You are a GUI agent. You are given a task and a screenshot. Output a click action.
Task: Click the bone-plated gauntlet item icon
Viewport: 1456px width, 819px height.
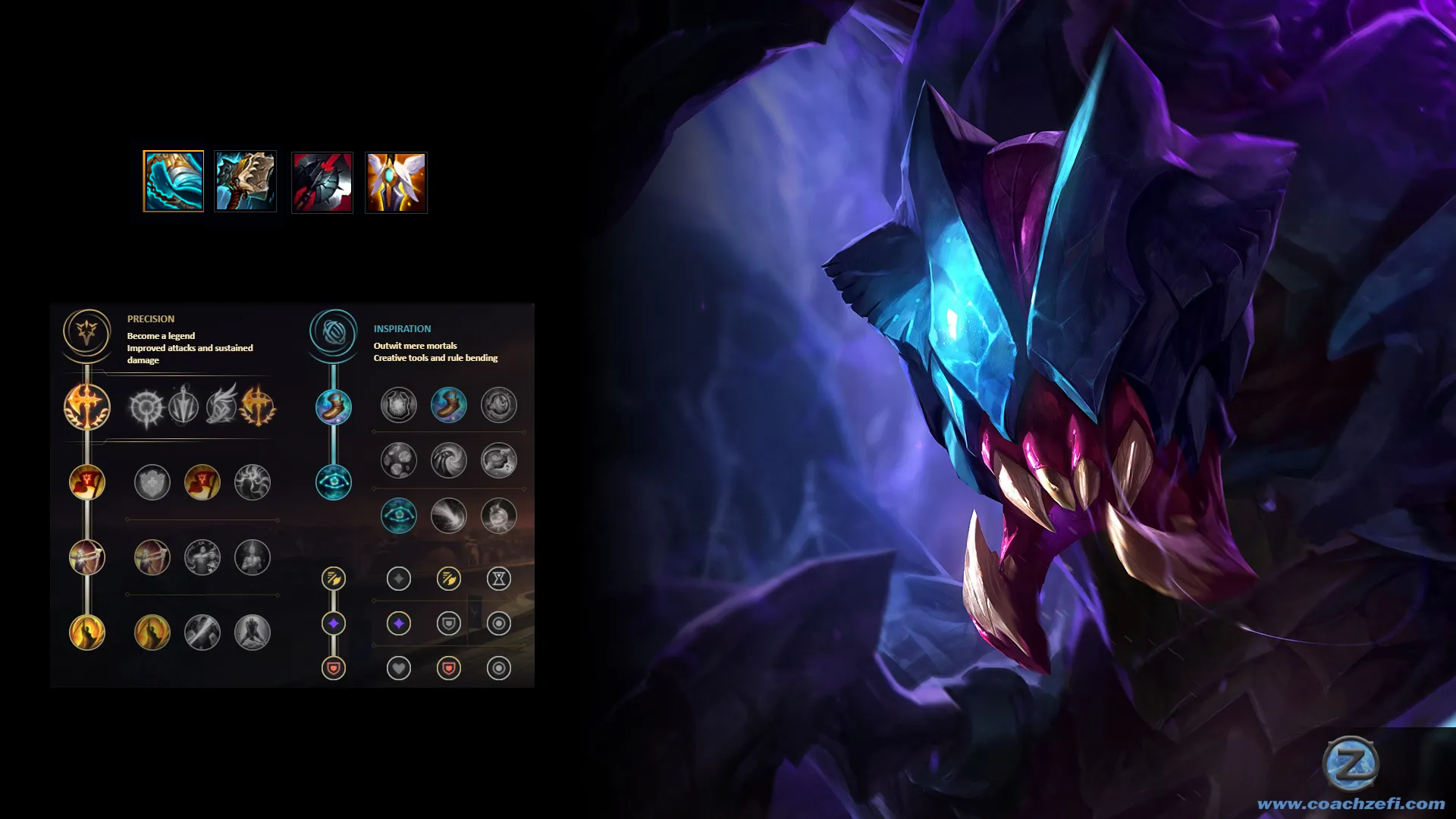[246, 181]
